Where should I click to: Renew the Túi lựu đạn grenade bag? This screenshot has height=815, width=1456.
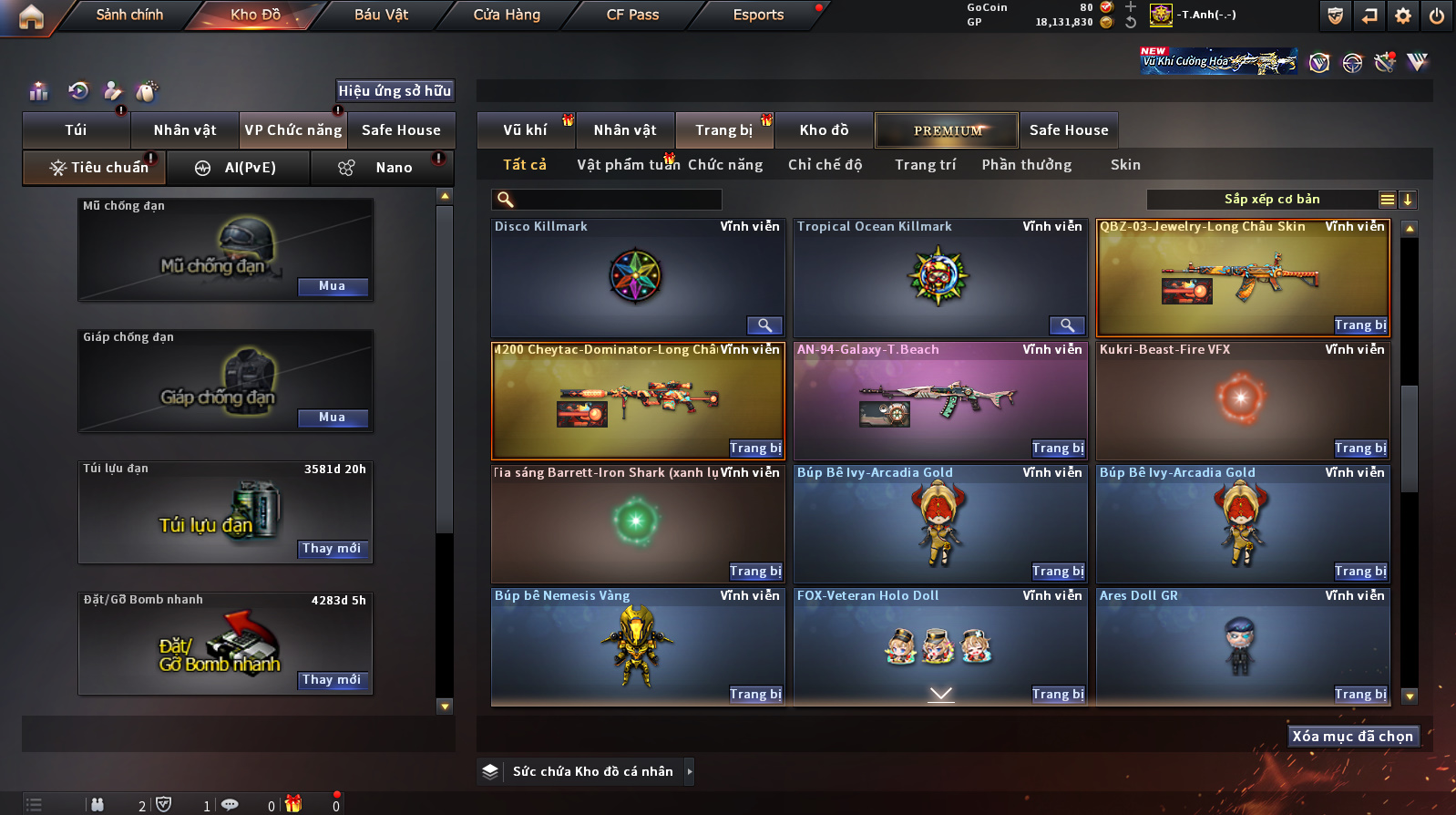[333, 549]
